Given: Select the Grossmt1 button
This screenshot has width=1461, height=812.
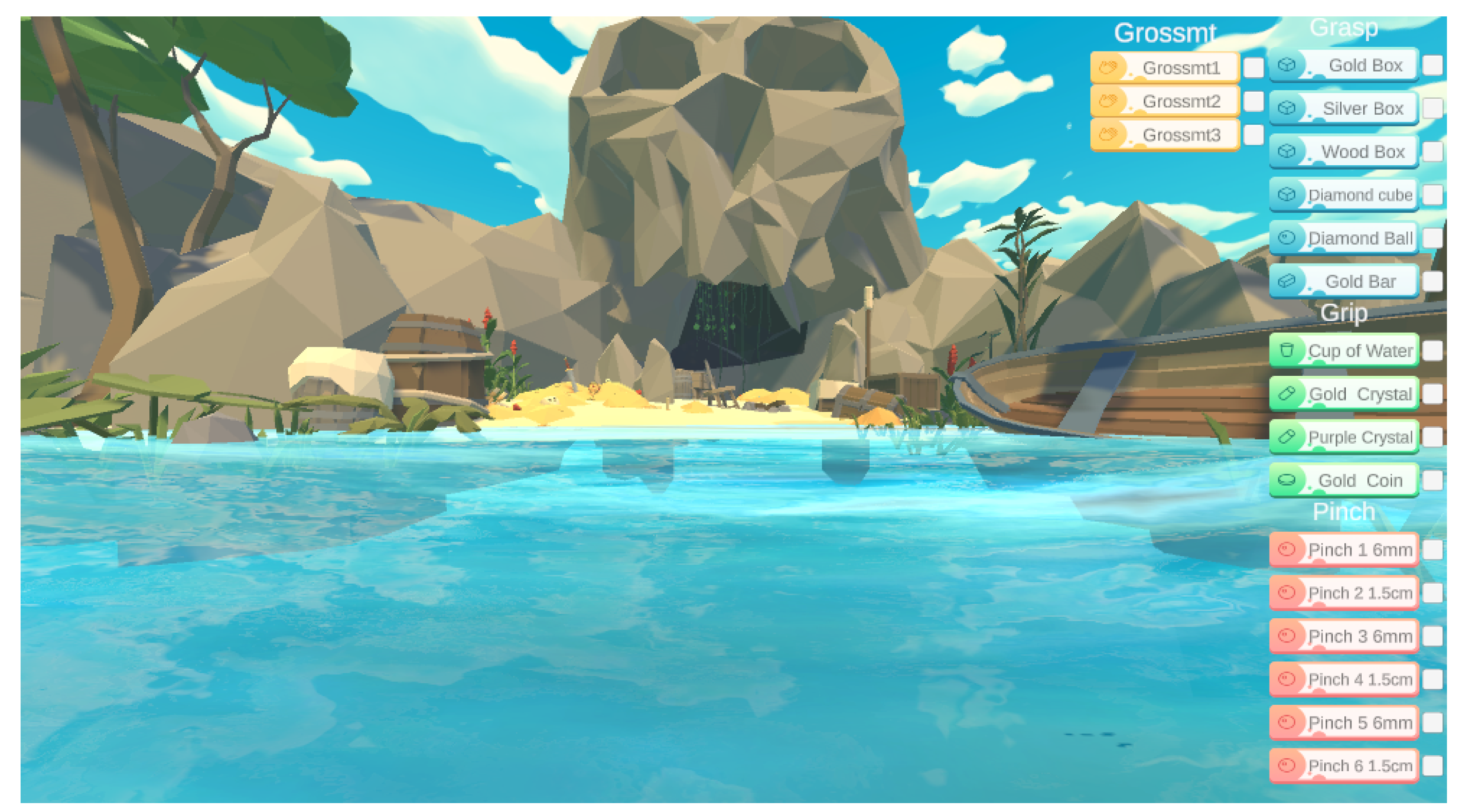Looking at the screenshot, I should 1165,67.
